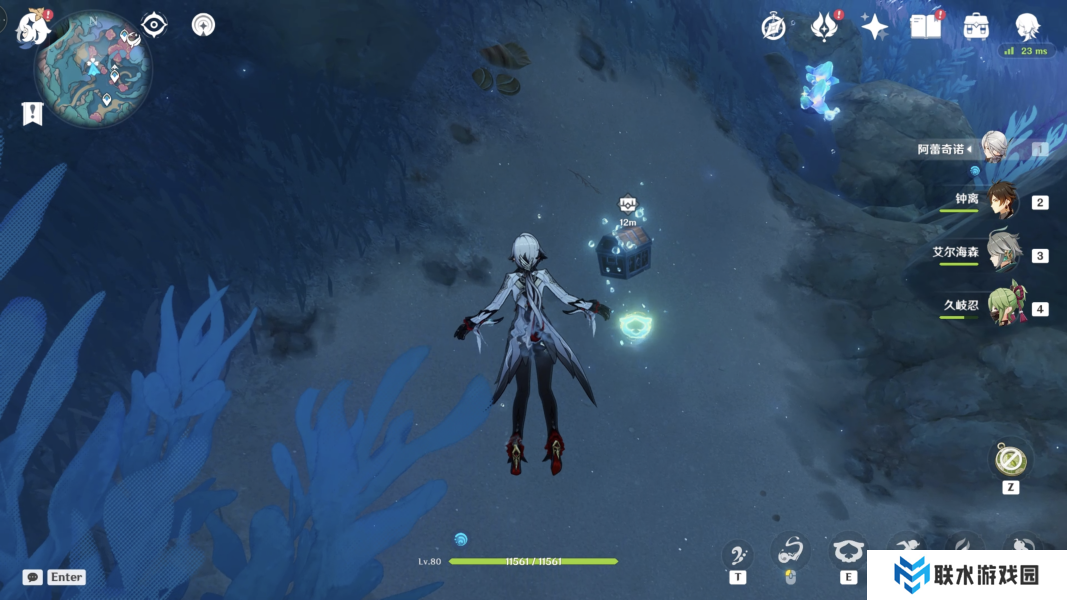Open the chat speech bubble
The width and height of the screenshot is (1067, 600).
[x=33, y=577]
